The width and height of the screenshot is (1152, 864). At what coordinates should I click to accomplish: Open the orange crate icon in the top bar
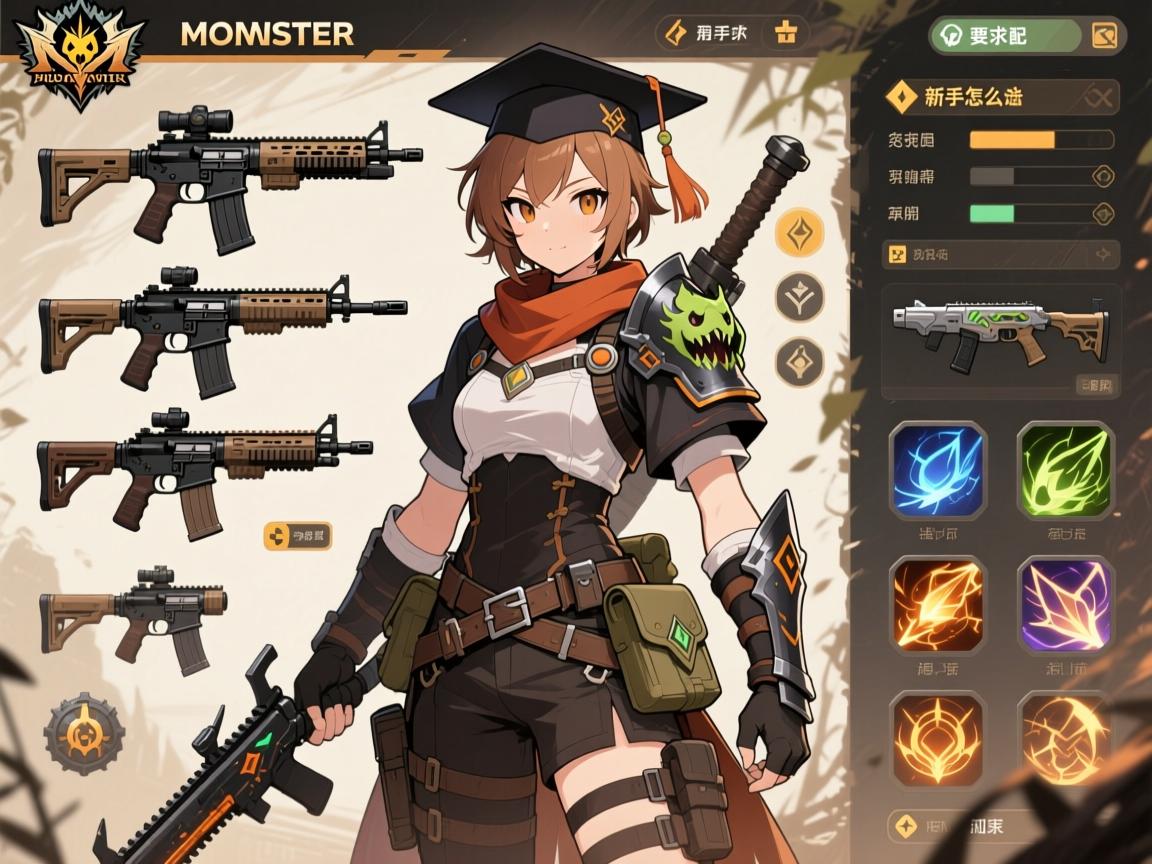click(787, 33)
